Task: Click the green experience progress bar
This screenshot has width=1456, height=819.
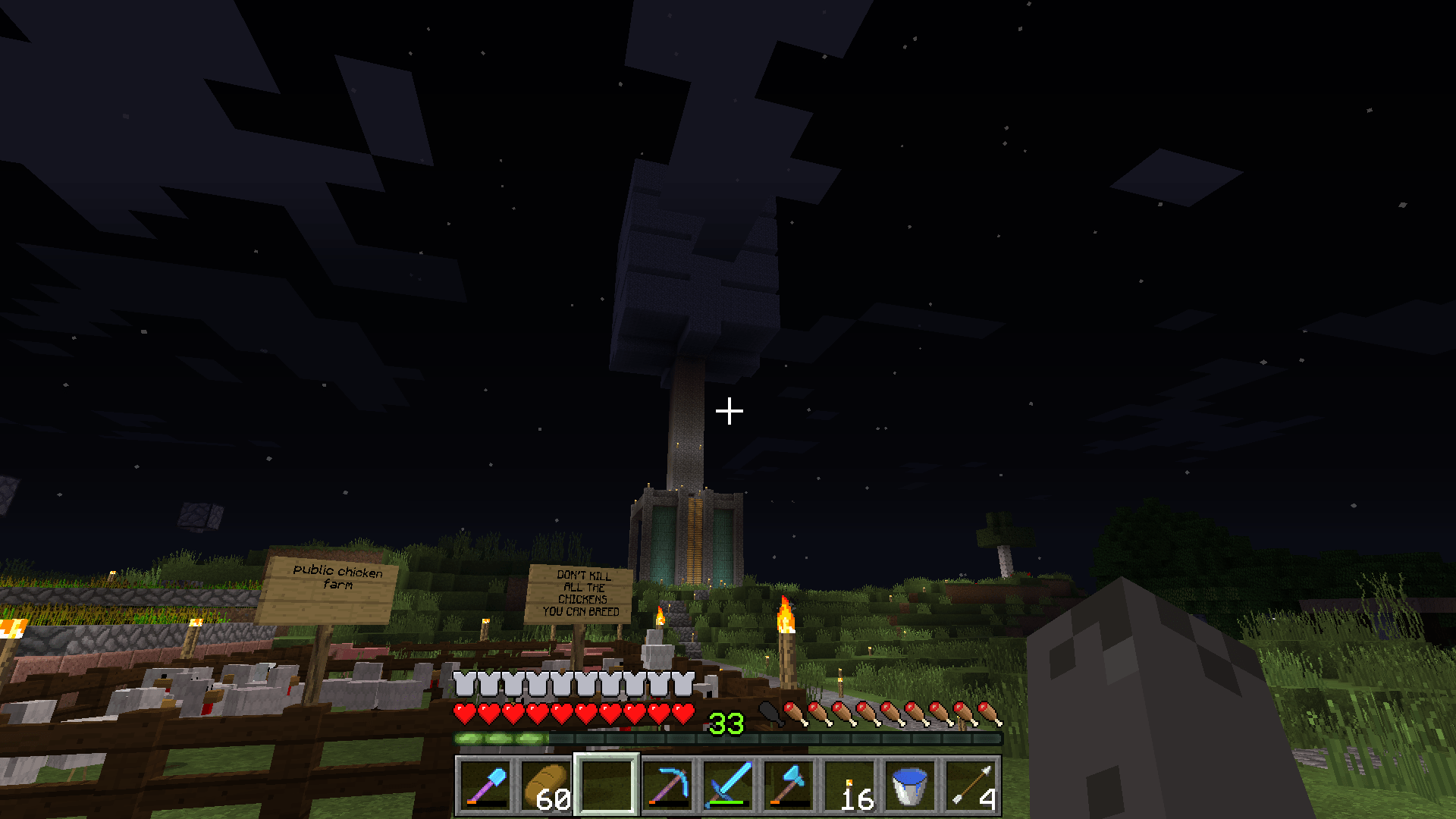Action: [500, 736]
